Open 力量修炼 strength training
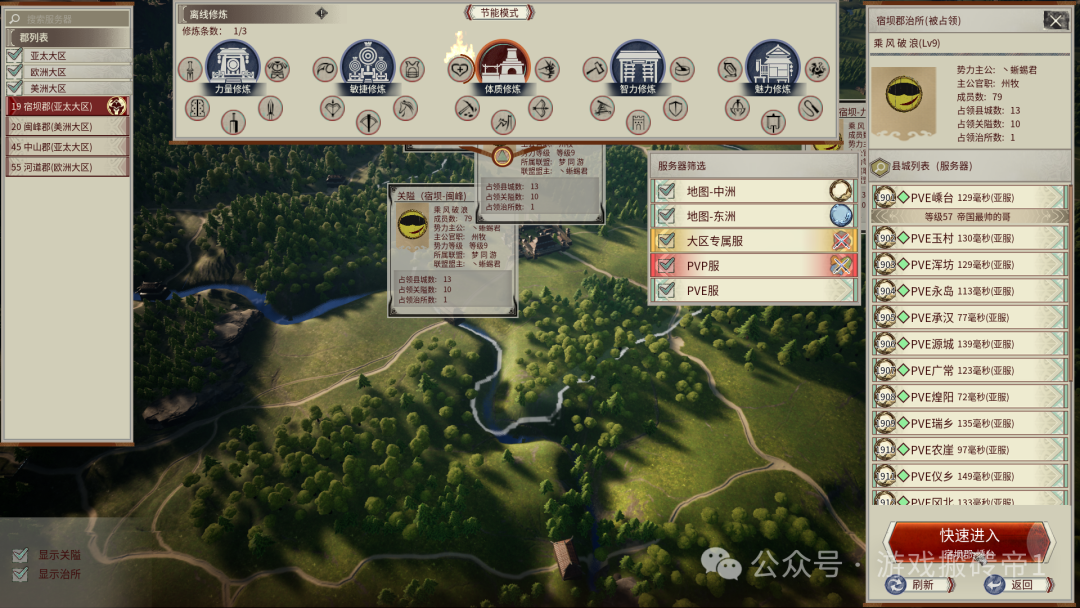The width and height of the screenshot is (1080, 608). pyautogui.click(x=232, y=67)
